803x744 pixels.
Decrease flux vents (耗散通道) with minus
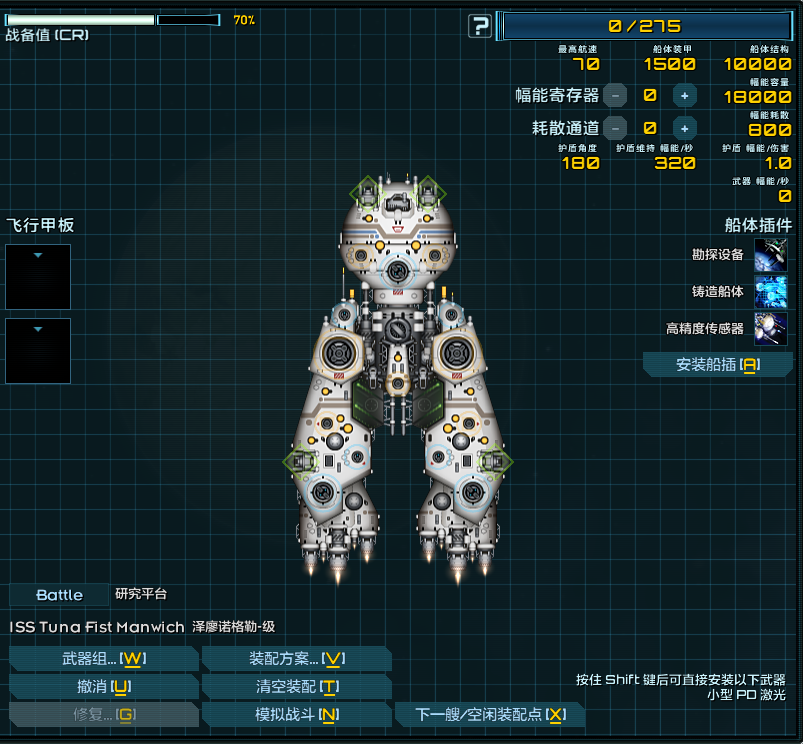tap(615, 128)
